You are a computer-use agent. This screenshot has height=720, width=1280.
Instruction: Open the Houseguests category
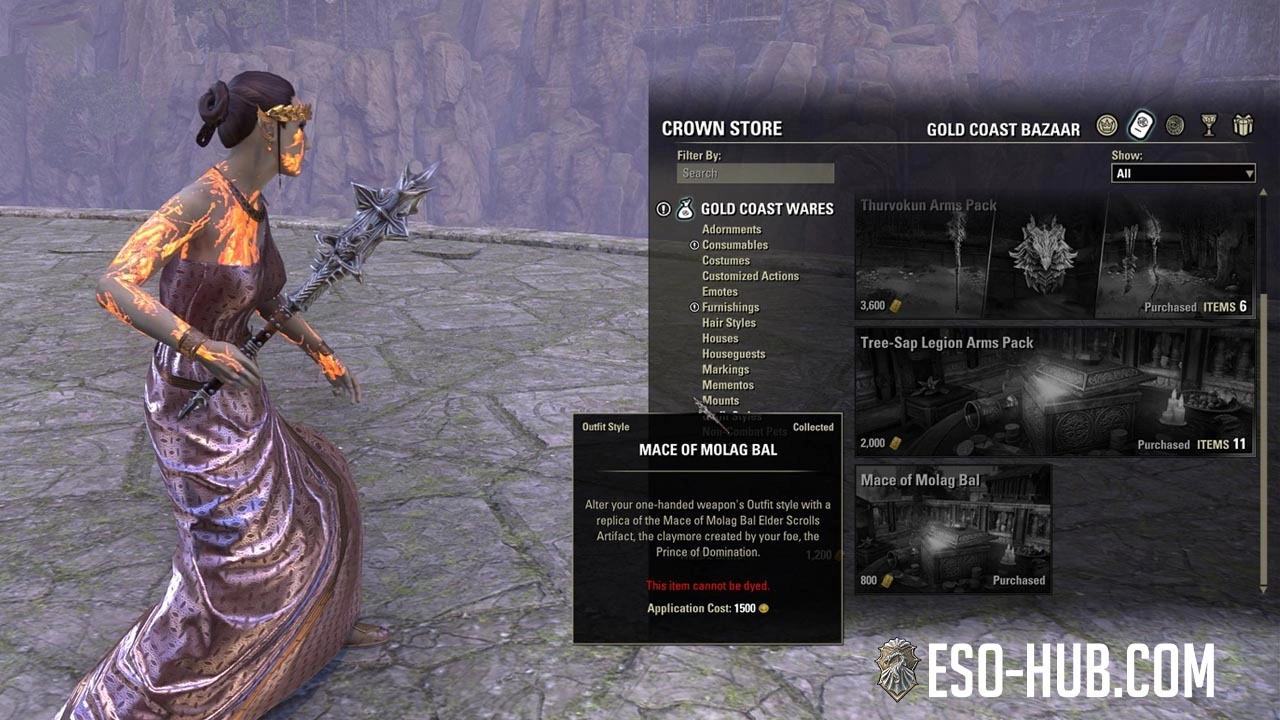click(x=733, y=354)
